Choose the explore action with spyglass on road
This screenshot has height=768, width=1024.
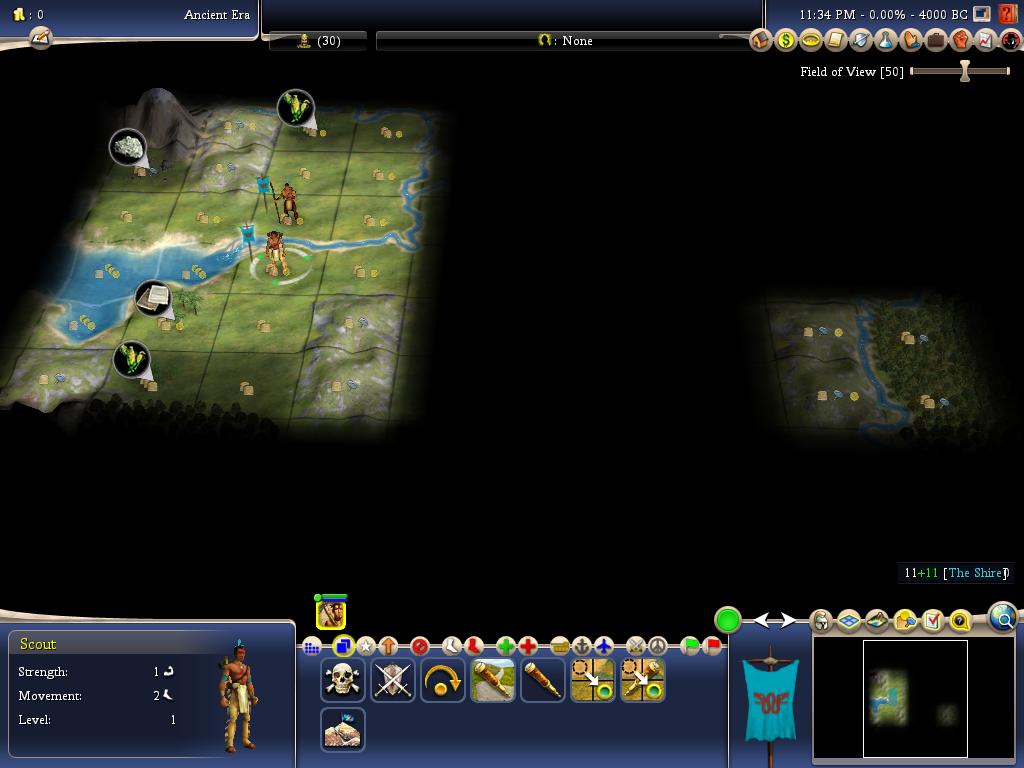(x=493, y=680)
